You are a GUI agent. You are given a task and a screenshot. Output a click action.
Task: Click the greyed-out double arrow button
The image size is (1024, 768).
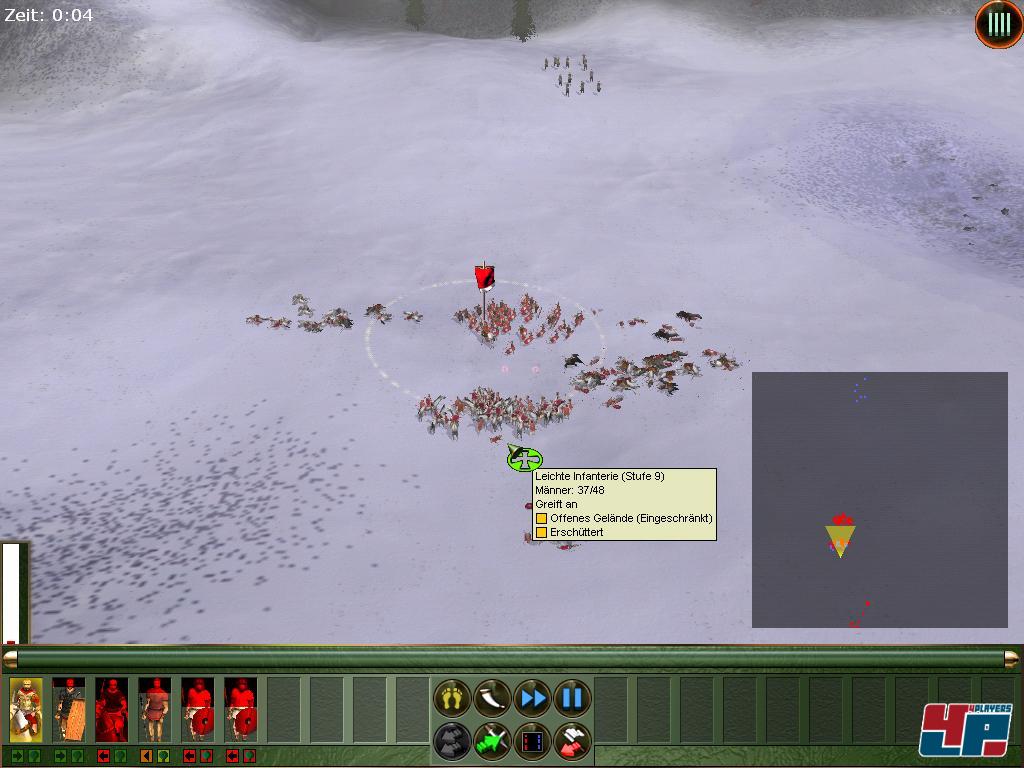pyautogui.click(x=452, y=741)
